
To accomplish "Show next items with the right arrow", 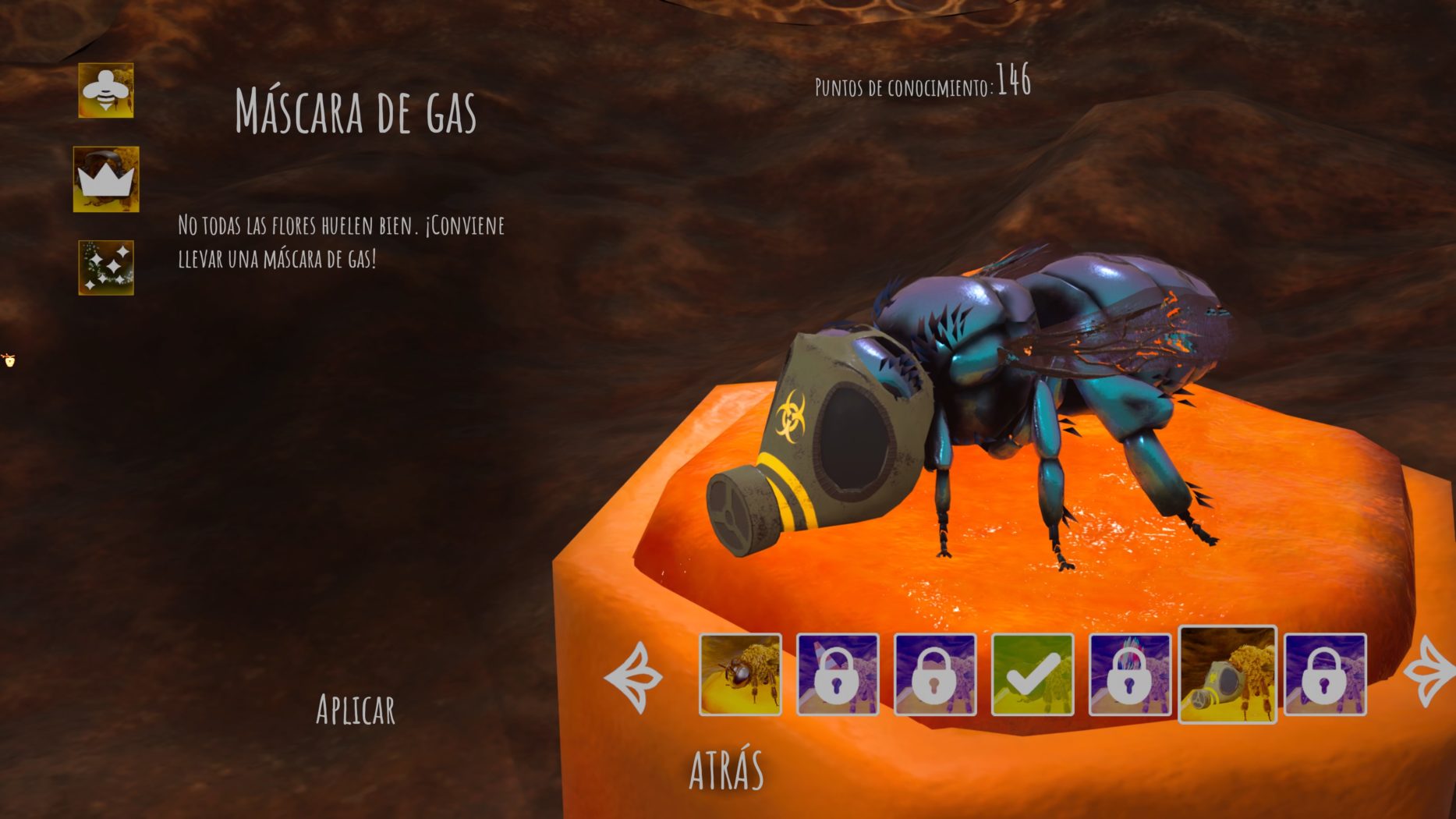I will (1432, 672).
